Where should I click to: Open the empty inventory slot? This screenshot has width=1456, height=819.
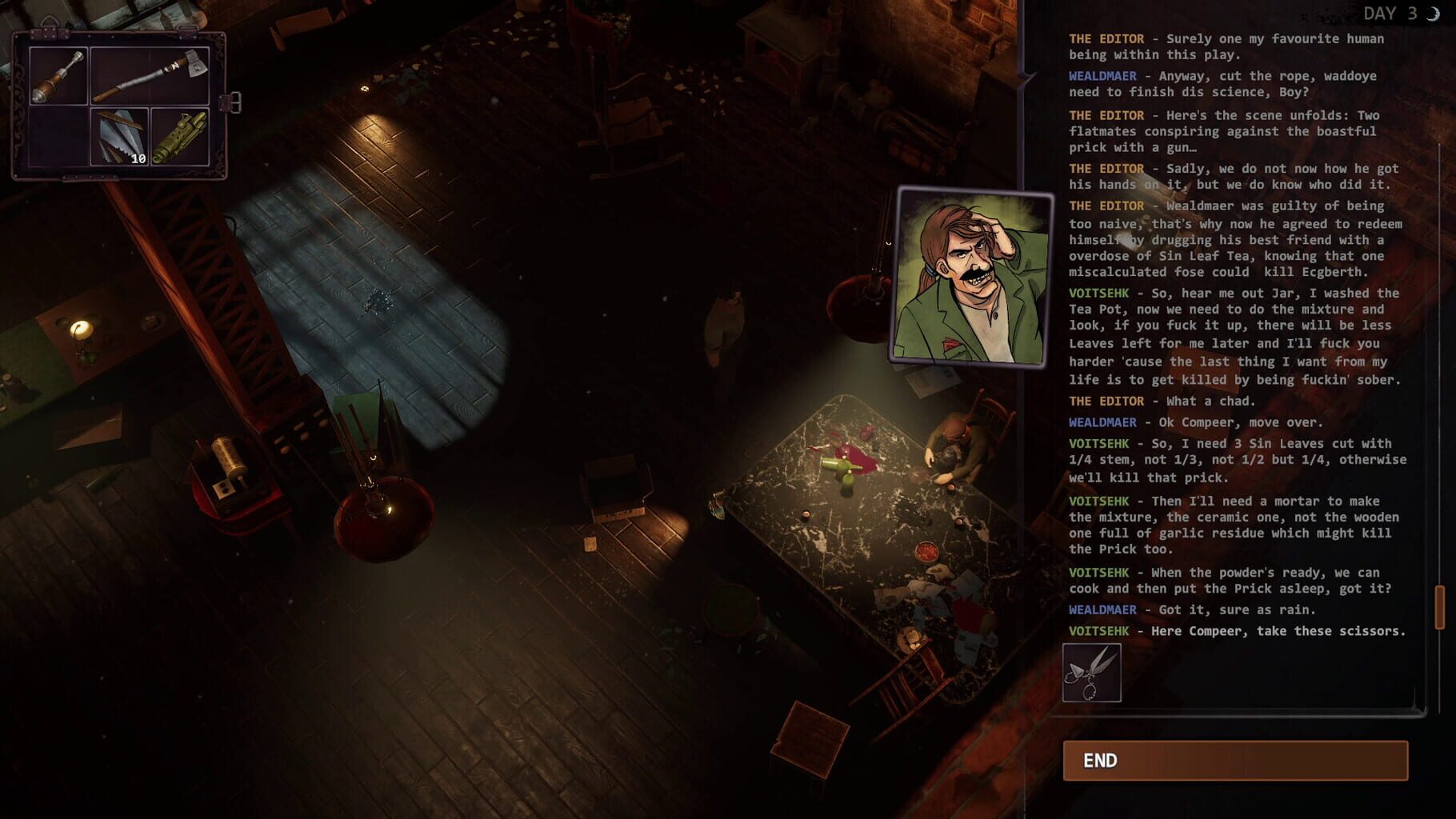coord(58,137)
